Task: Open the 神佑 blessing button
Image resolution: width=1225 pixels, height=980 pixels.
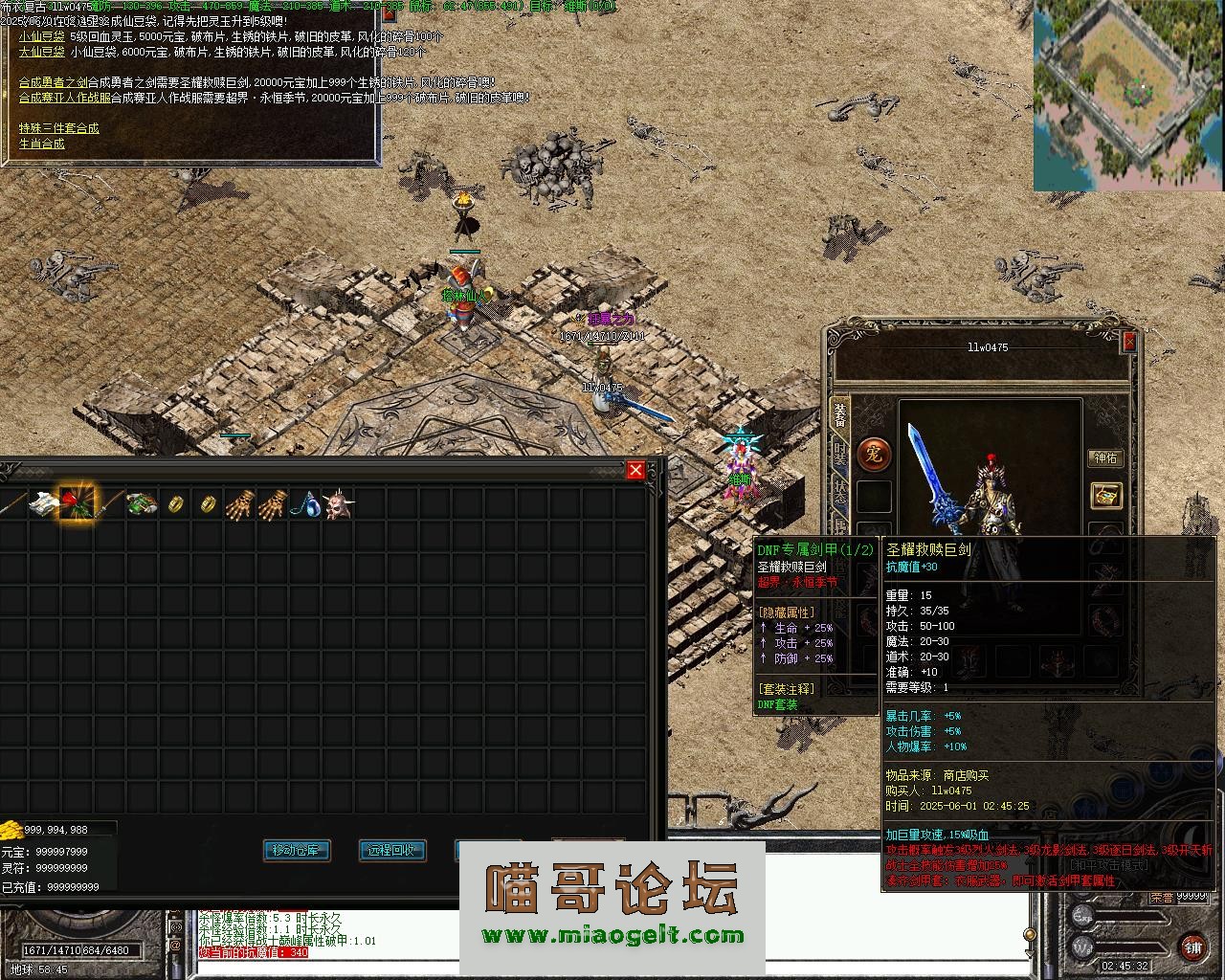Action: pyautogui.click(x=1105, y=458)
